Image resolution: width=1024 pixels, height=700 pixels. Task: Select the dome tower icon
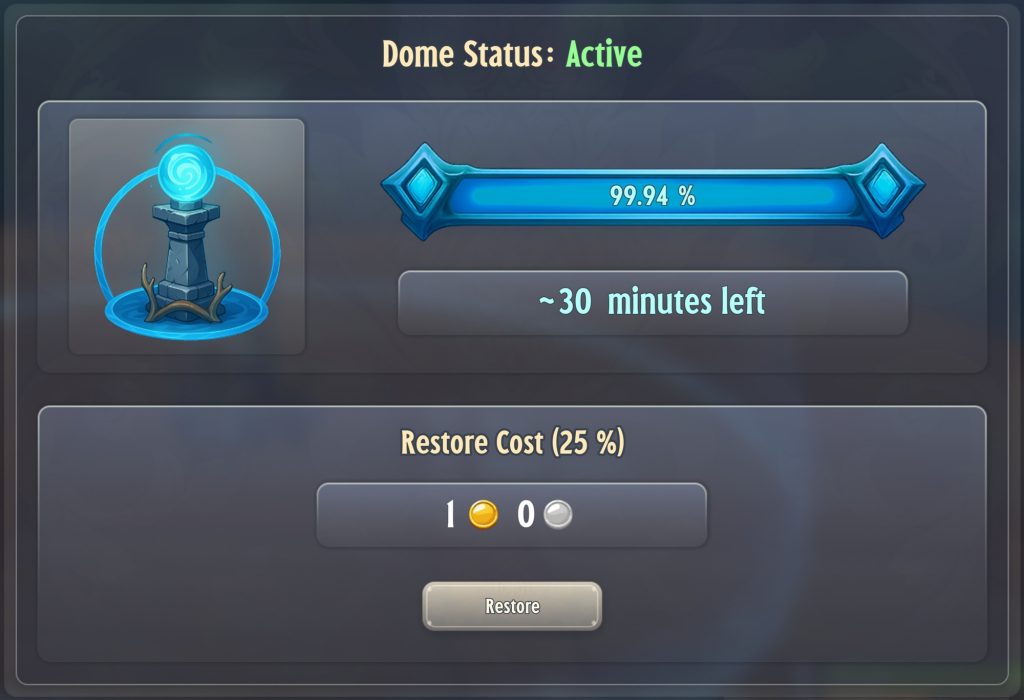coord(187,237)
